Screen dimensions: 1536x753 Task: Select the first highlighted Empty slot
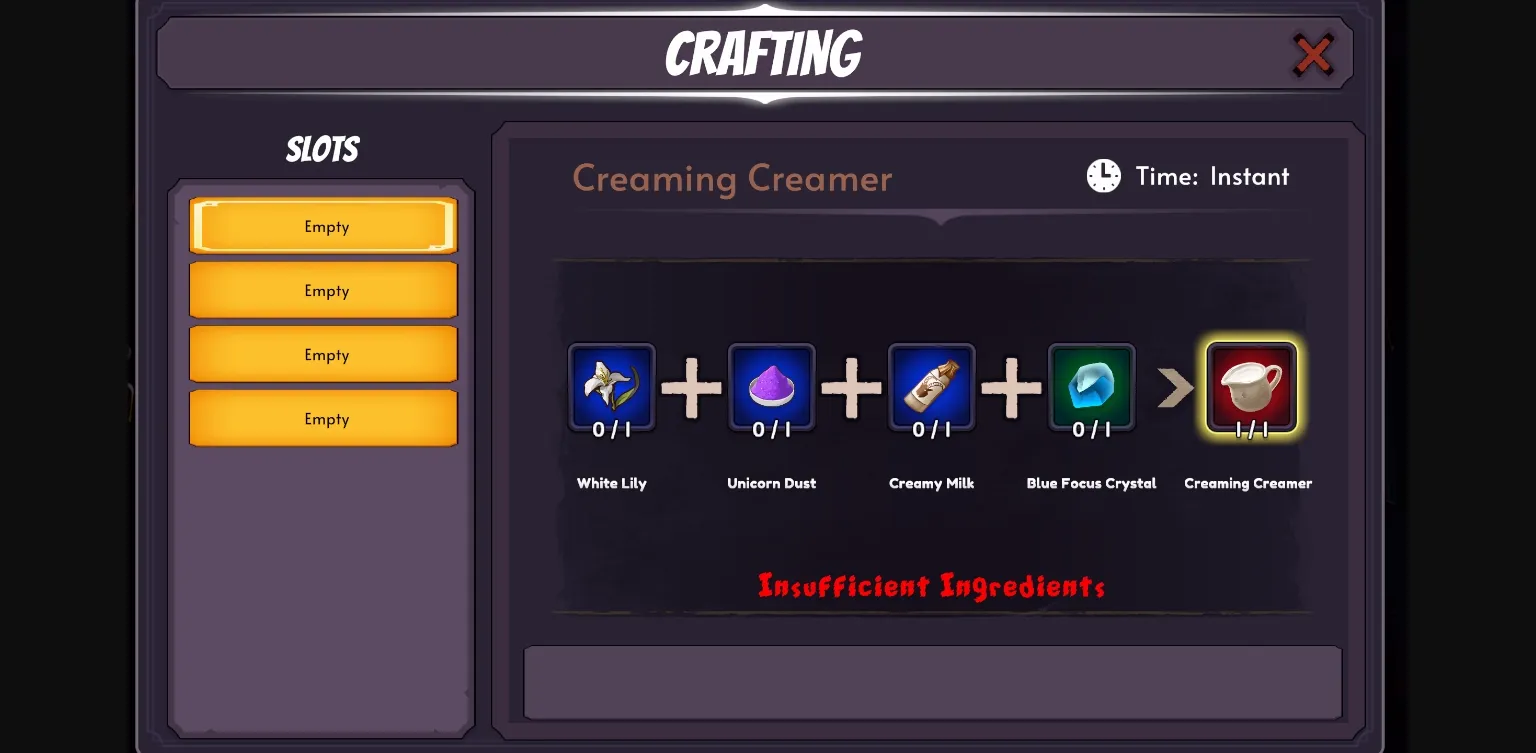pos(323,226)
